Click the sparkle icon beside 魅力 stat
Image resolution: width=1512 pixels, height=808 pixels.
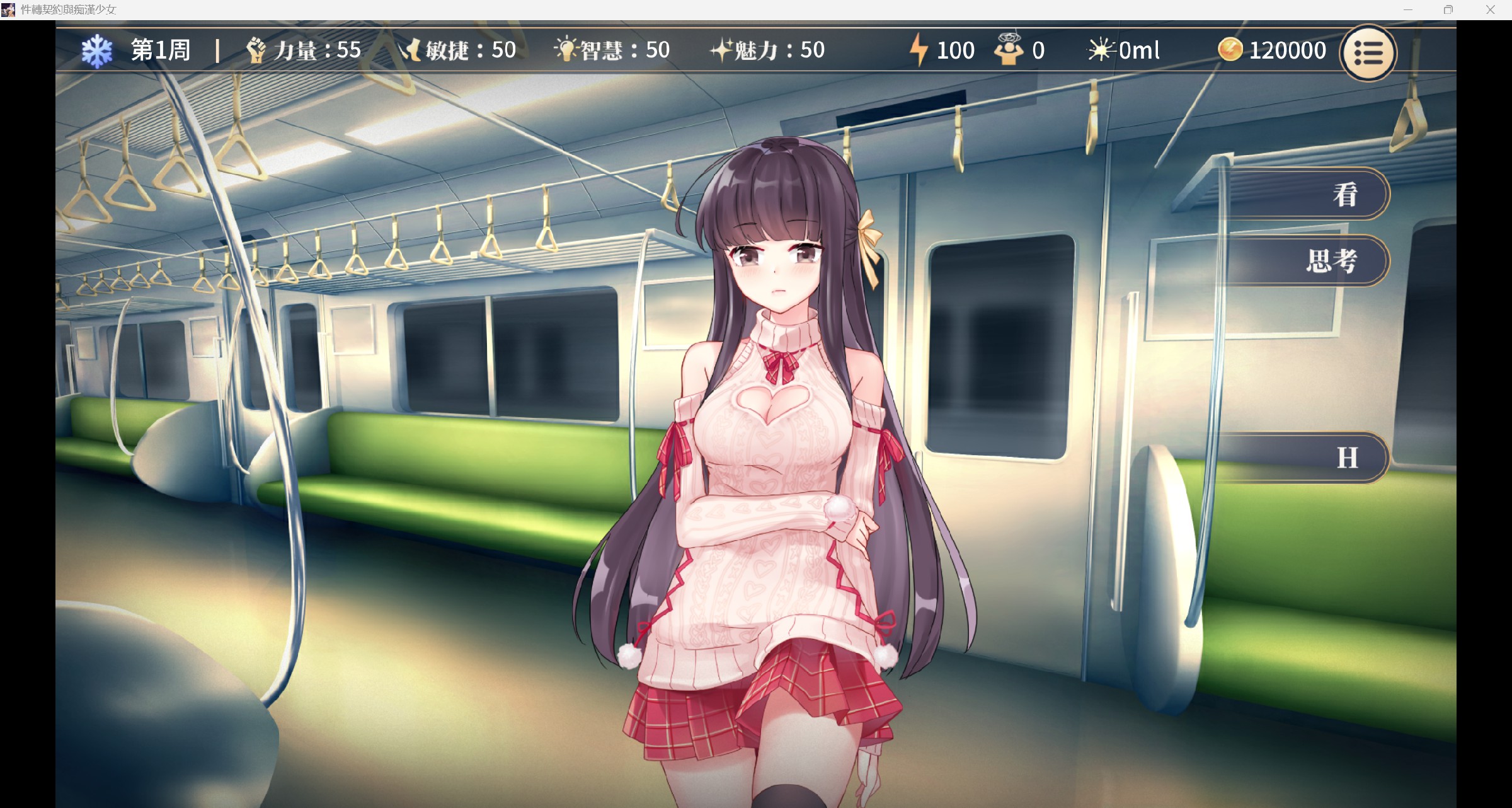(720, 50)
